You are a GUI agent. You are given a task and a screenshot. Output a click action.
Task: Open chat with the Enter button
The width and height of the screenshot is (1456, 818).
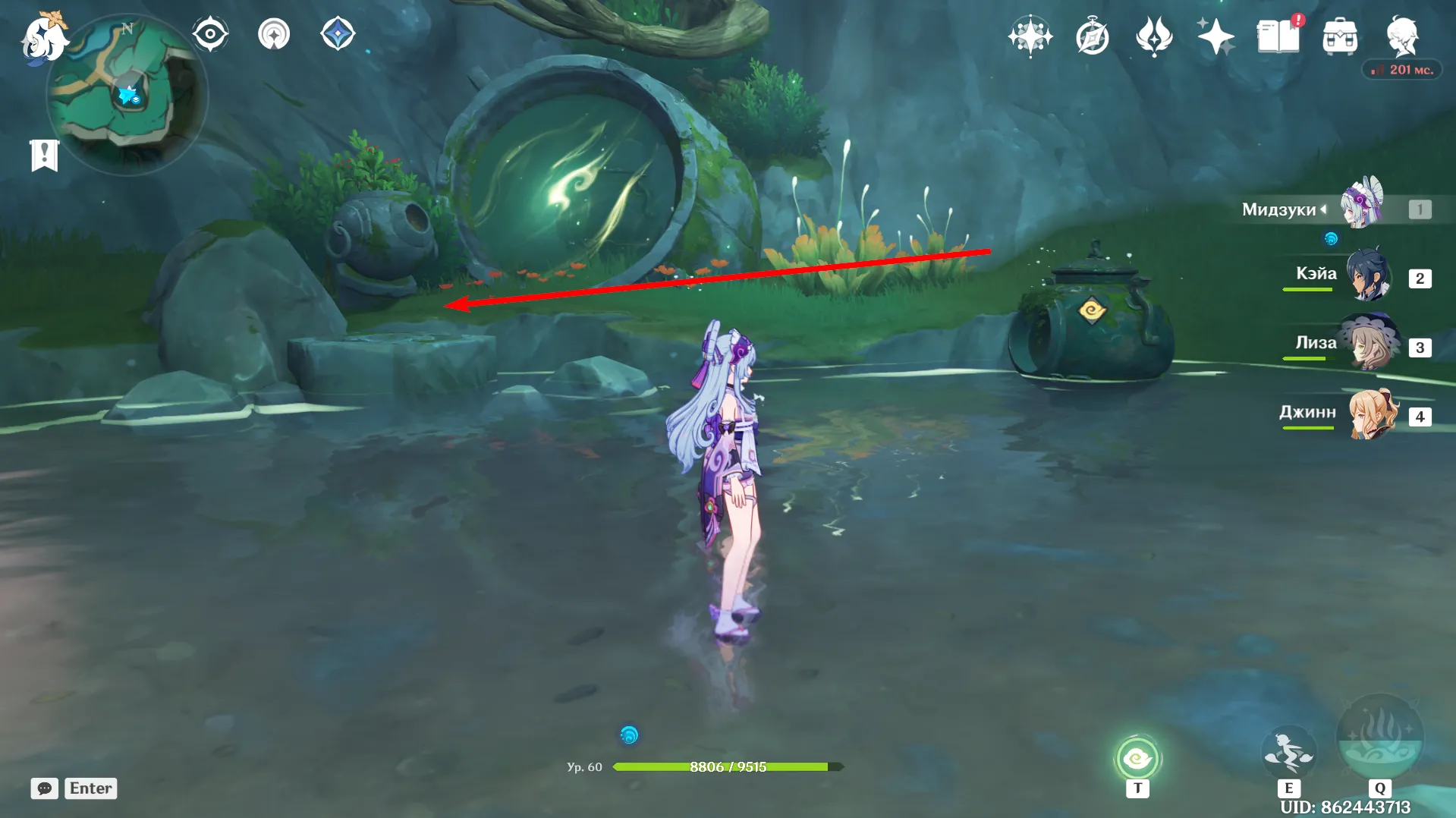[x=90, y=788]
